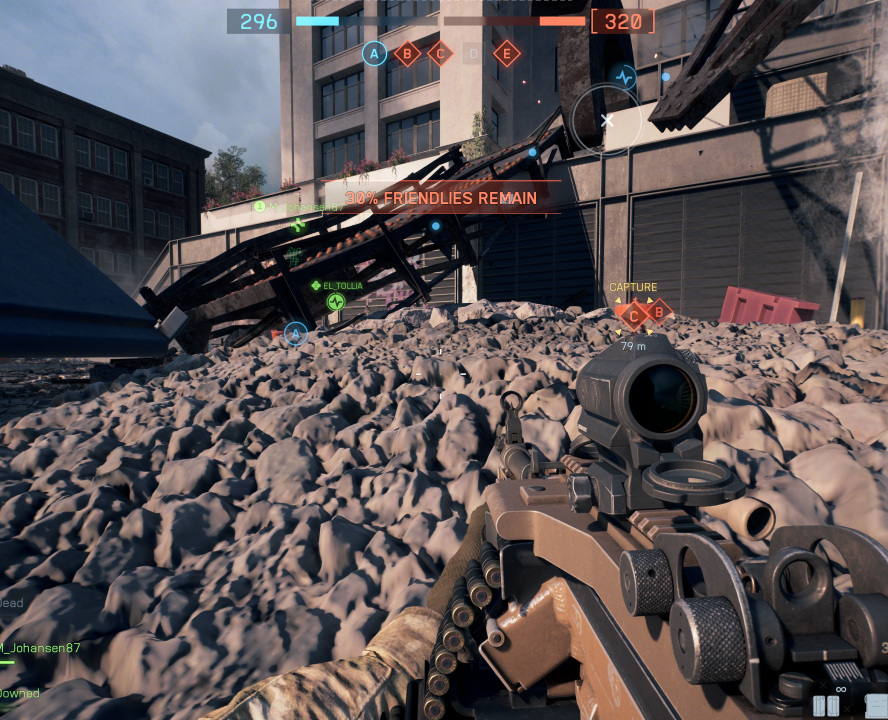Click the blue heartbeat revive marker

(x=624, y=76)
